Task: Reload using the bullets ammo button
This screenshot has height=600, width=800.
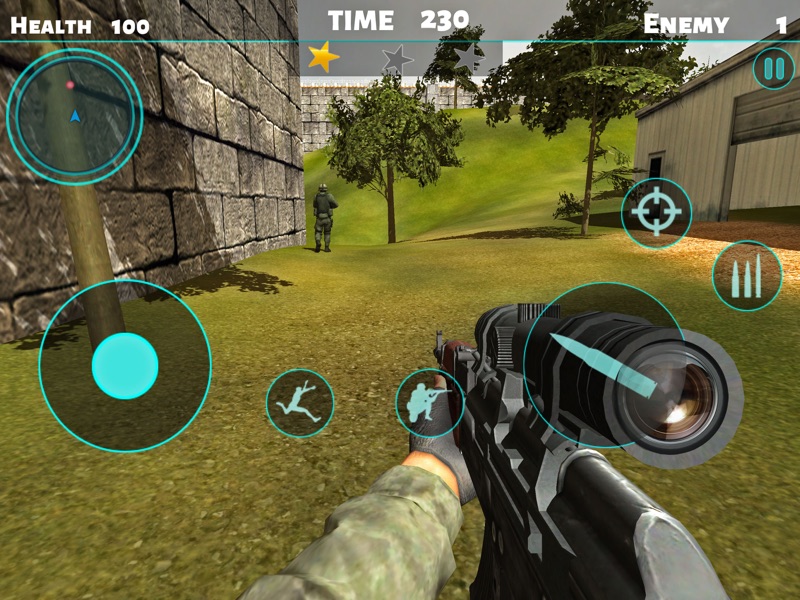Action: 747,275
